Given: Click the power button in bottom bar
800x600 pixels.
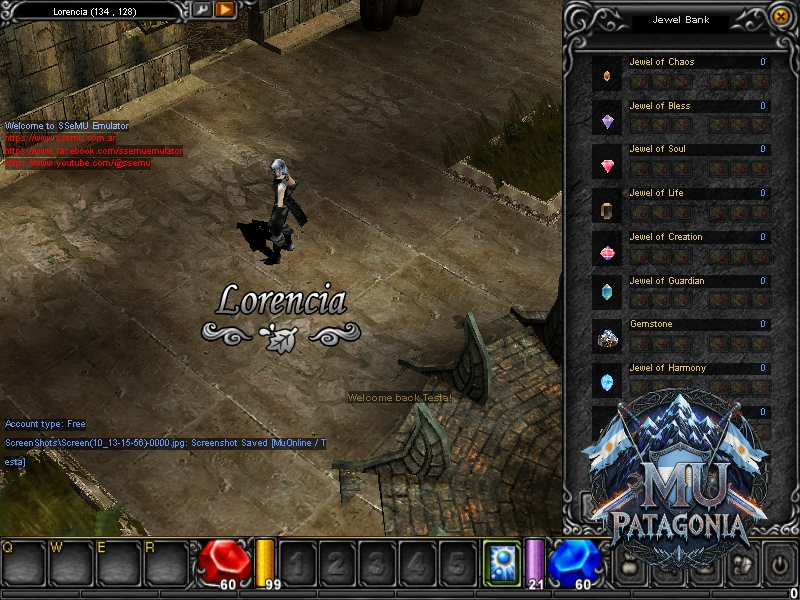Looking at the screenshot, I should pos(779,562).
